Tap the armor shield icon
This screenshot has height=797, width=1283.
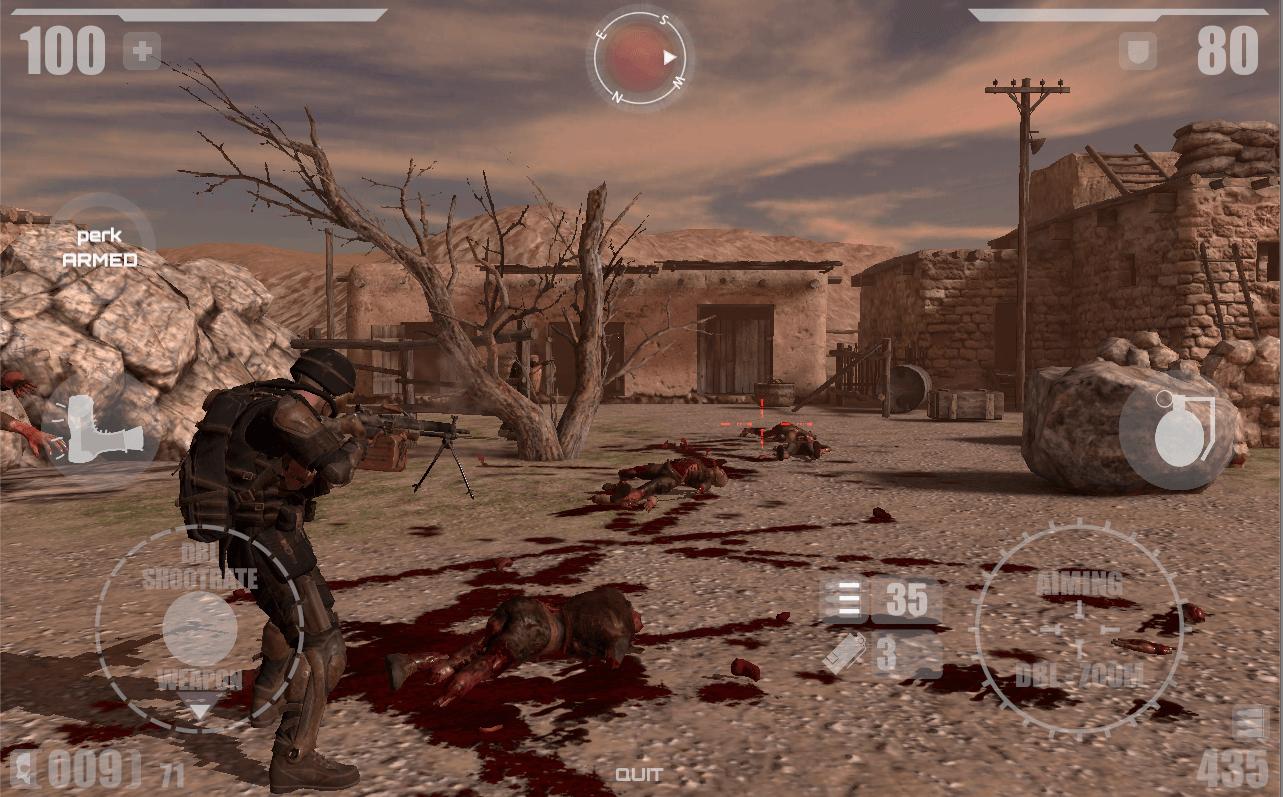tap(1138, 51)
